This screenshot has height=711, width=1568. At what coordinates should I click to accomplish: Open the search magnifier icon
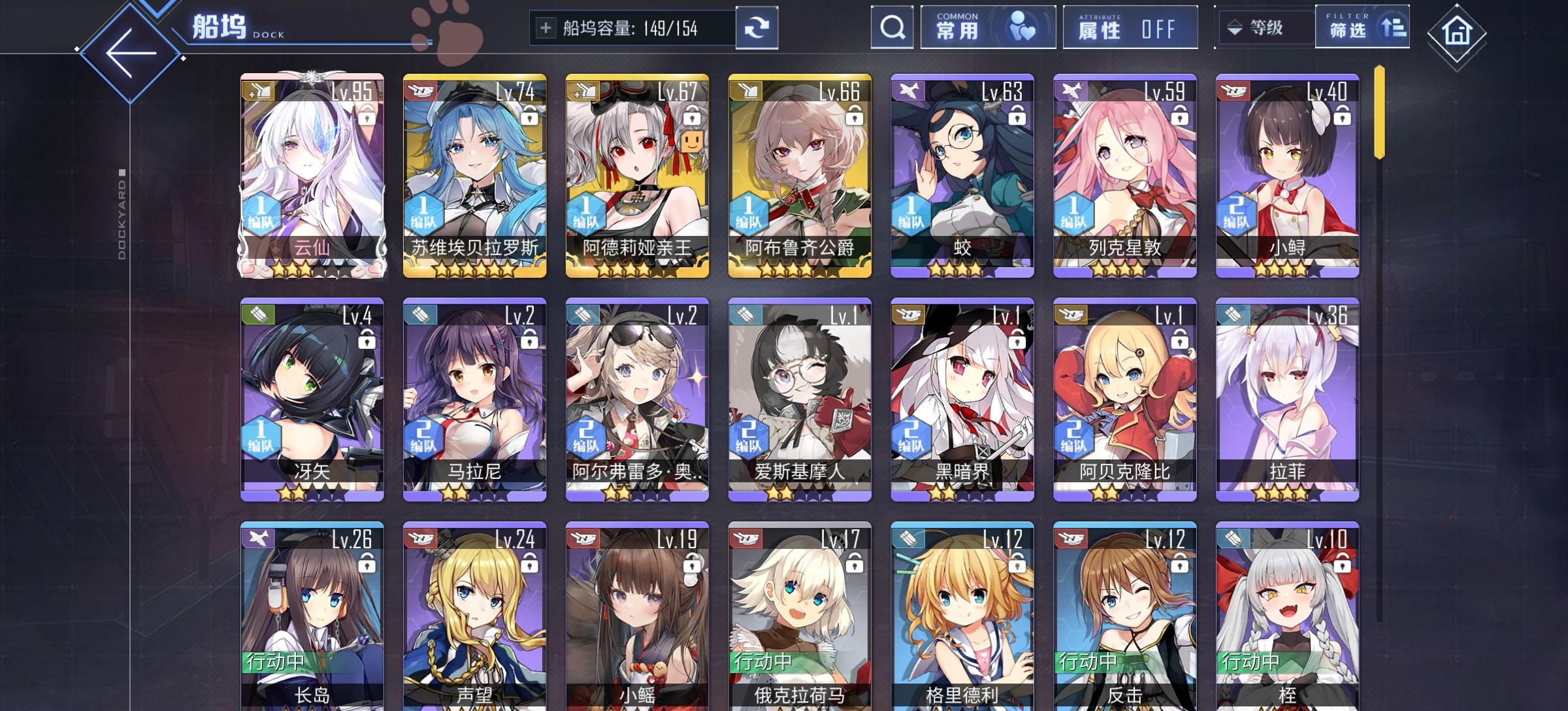click(891, 29)
